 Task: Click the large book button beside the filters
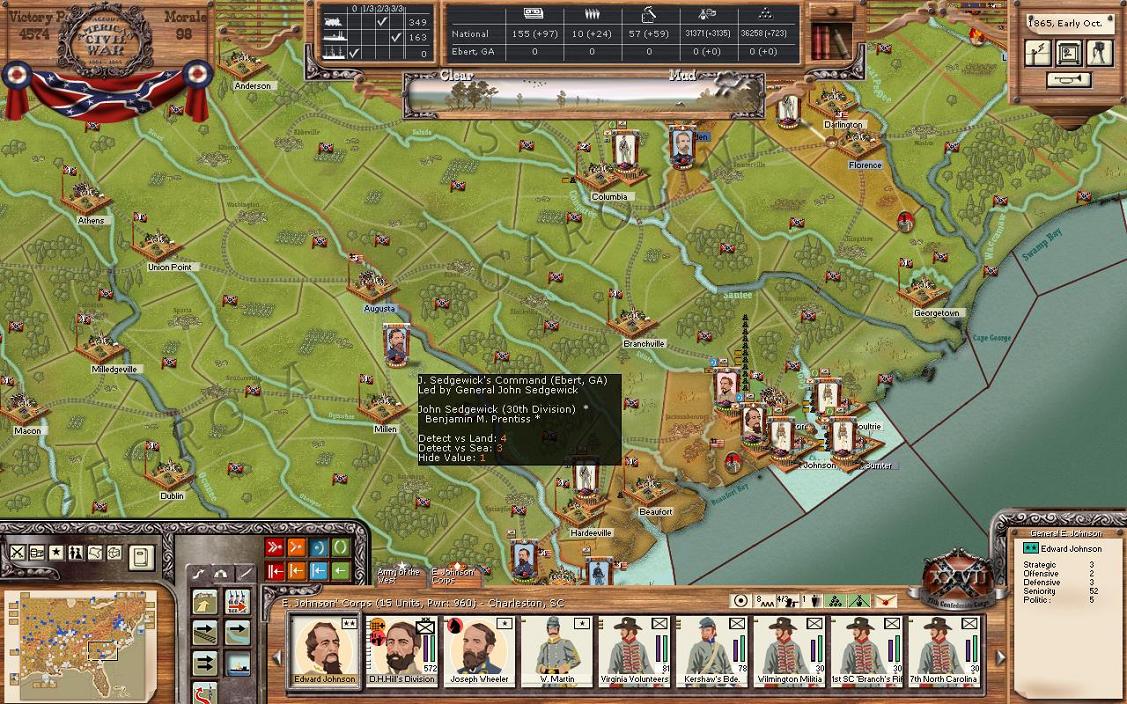coord(142,556)
